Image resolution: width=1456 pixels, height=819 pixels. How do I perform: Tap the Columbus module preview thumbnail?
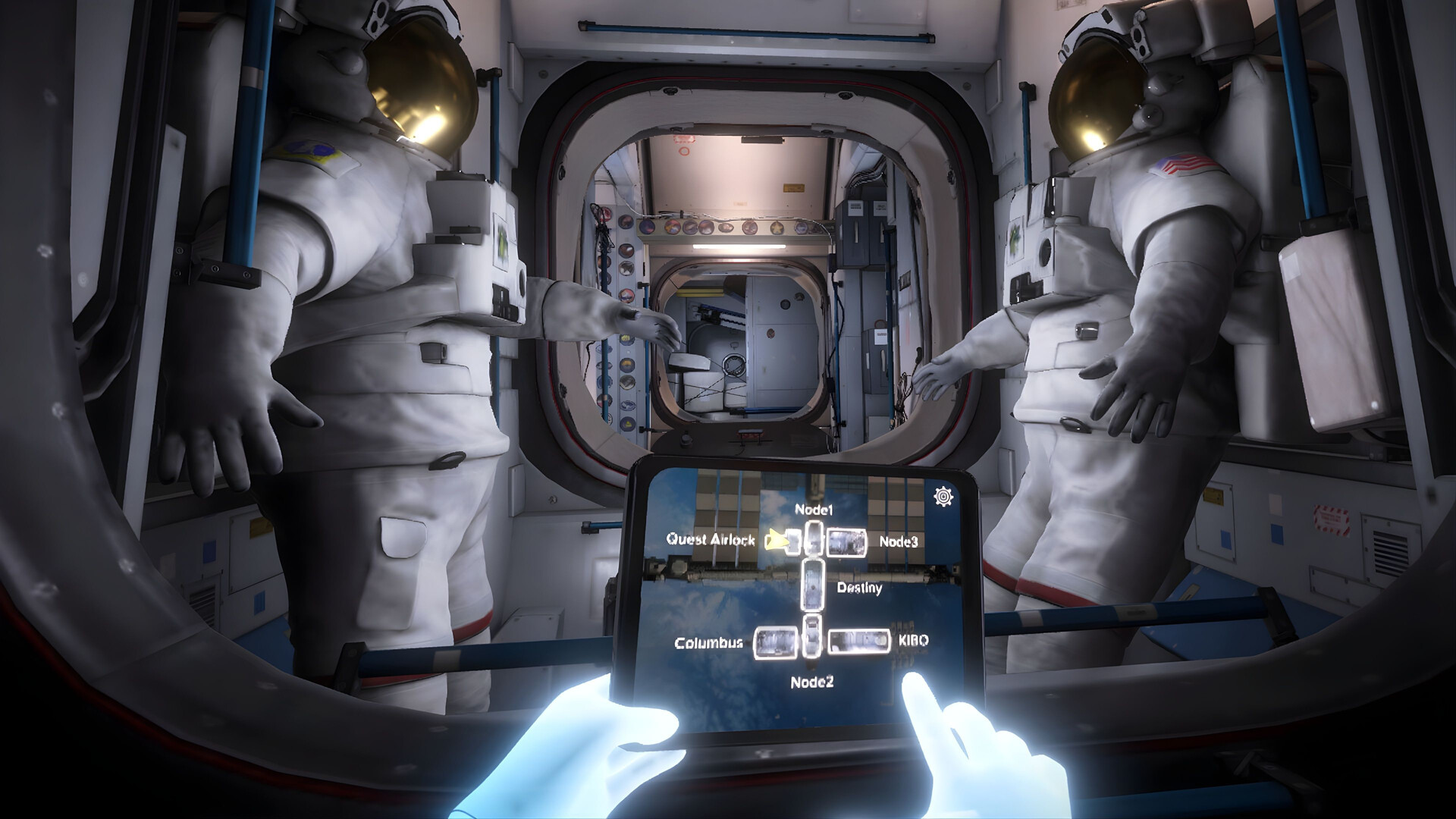(775, 642)
